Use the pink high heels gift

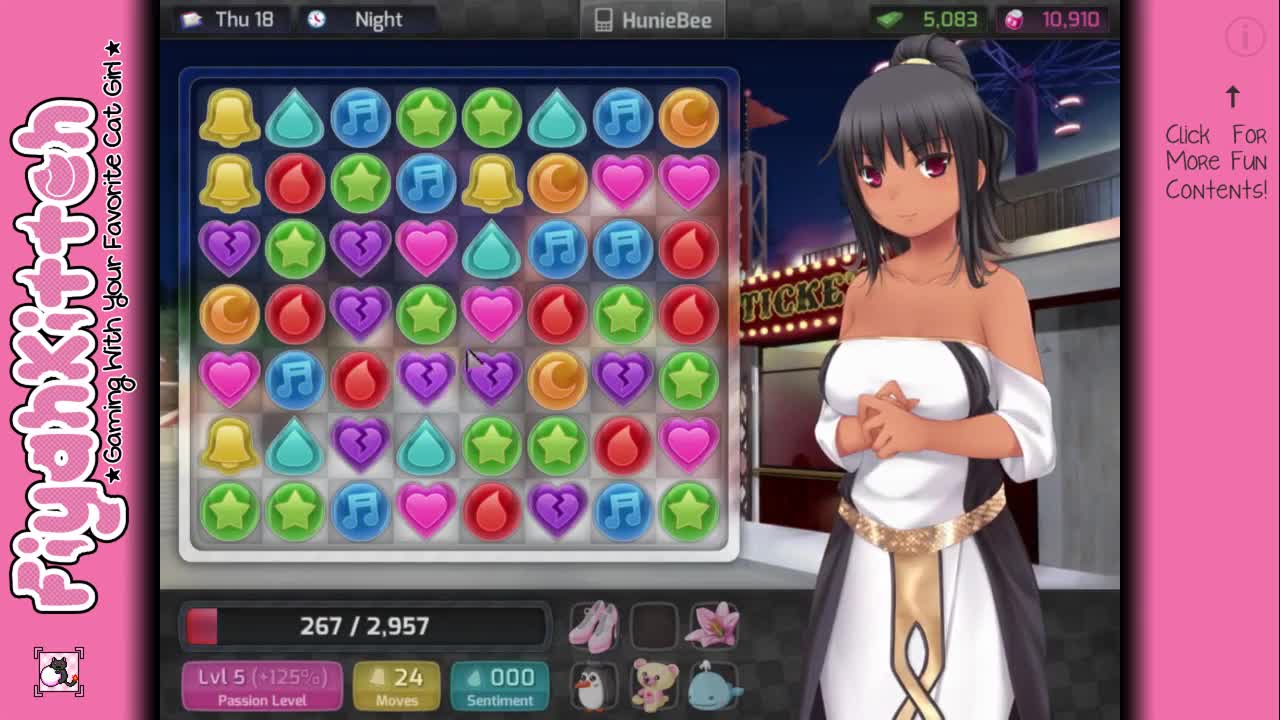594,626
